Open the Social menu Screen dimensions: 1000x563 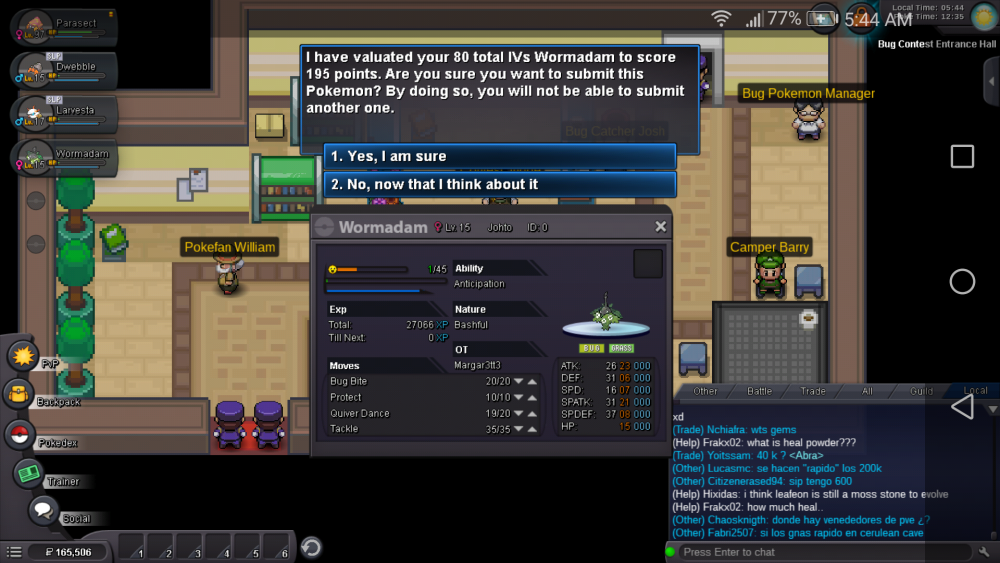pyautogui.click(x=42, y=510)
